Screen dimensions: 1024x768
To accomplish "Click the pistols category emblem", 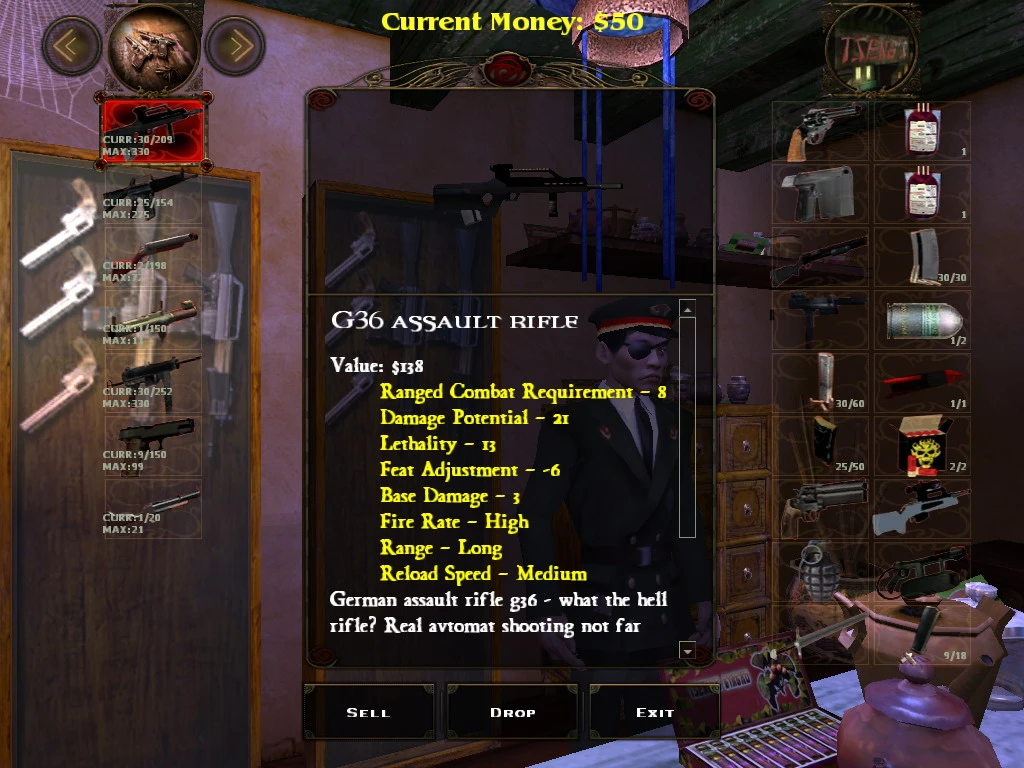I will click(153, 45).
